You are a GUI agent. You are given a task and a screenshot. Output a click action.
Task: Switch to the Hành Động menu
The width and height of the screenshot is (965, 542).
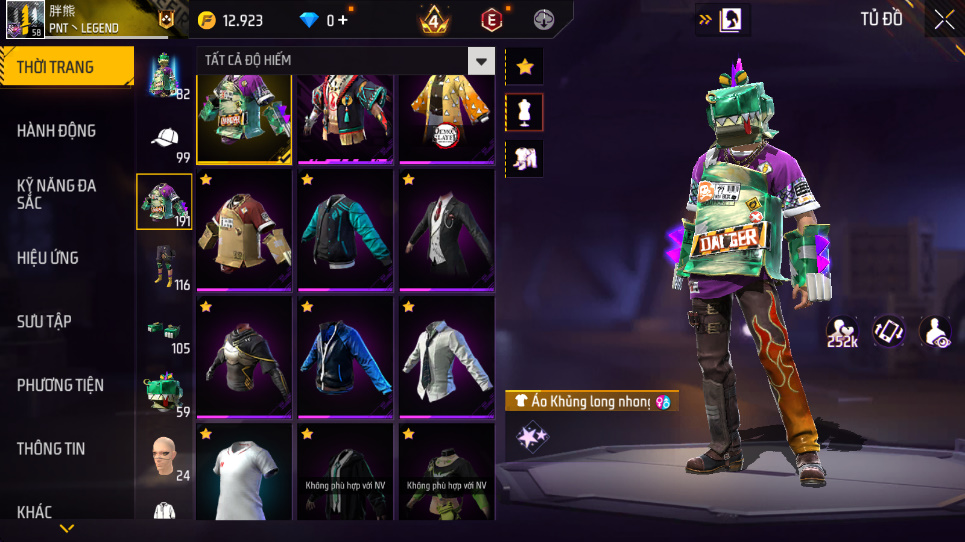[x=66, y=131]
